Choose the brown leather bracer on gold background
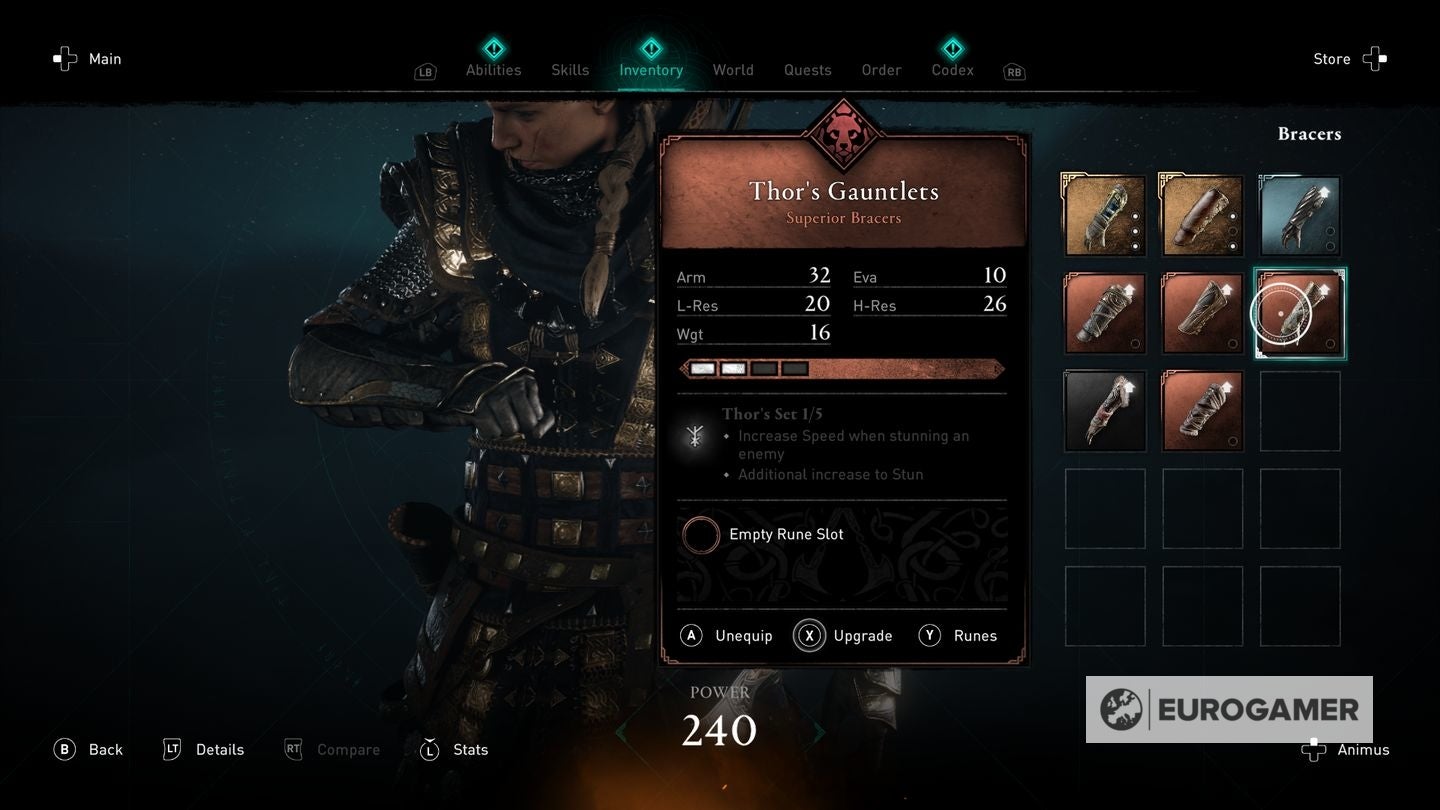The image size is (1440, 810). pos(1202,216)
